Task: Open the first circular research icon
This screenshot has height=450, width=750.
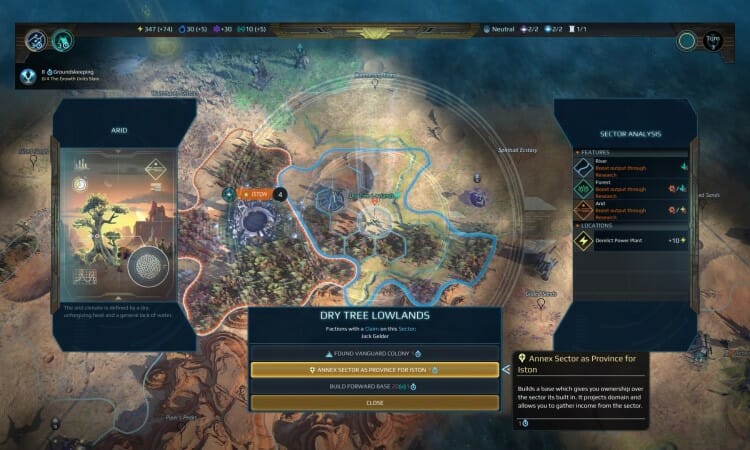Action: 35,41
